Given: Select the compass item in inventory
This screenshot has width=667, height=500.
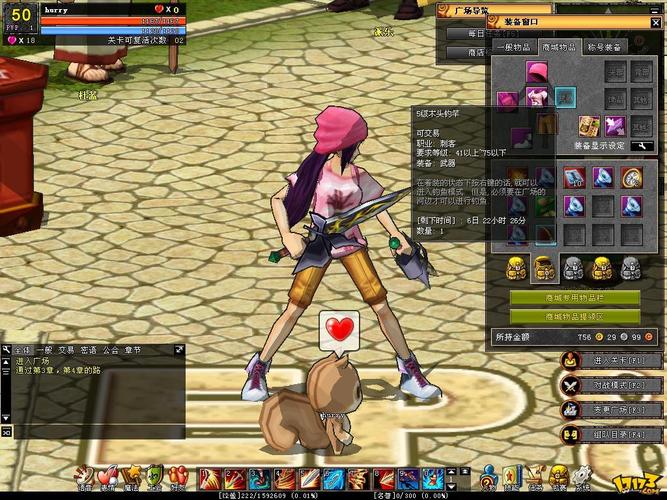Looking at the screenshot, I should [x=631, y=178].
